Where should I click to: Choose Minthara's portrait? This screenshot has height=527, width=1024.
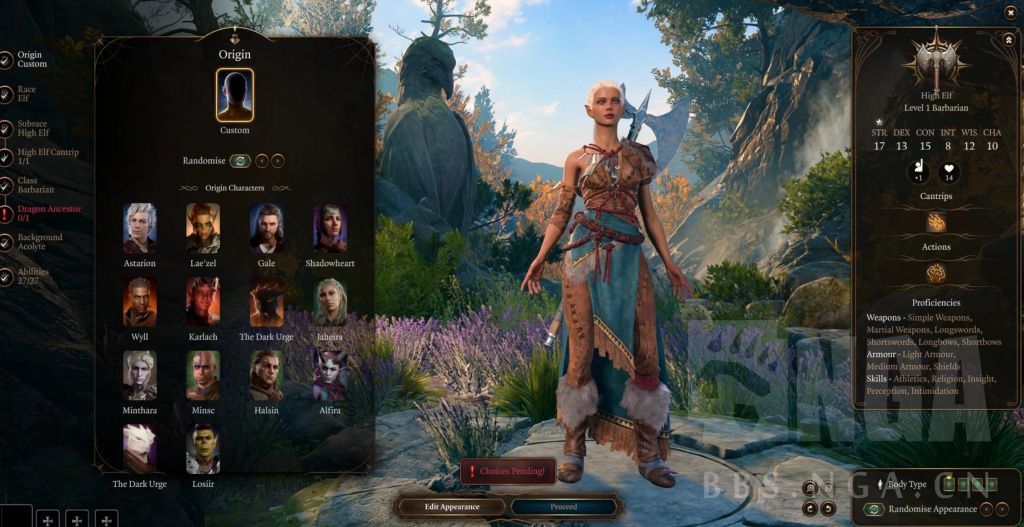pyautogui.click(x=140, y=375)
